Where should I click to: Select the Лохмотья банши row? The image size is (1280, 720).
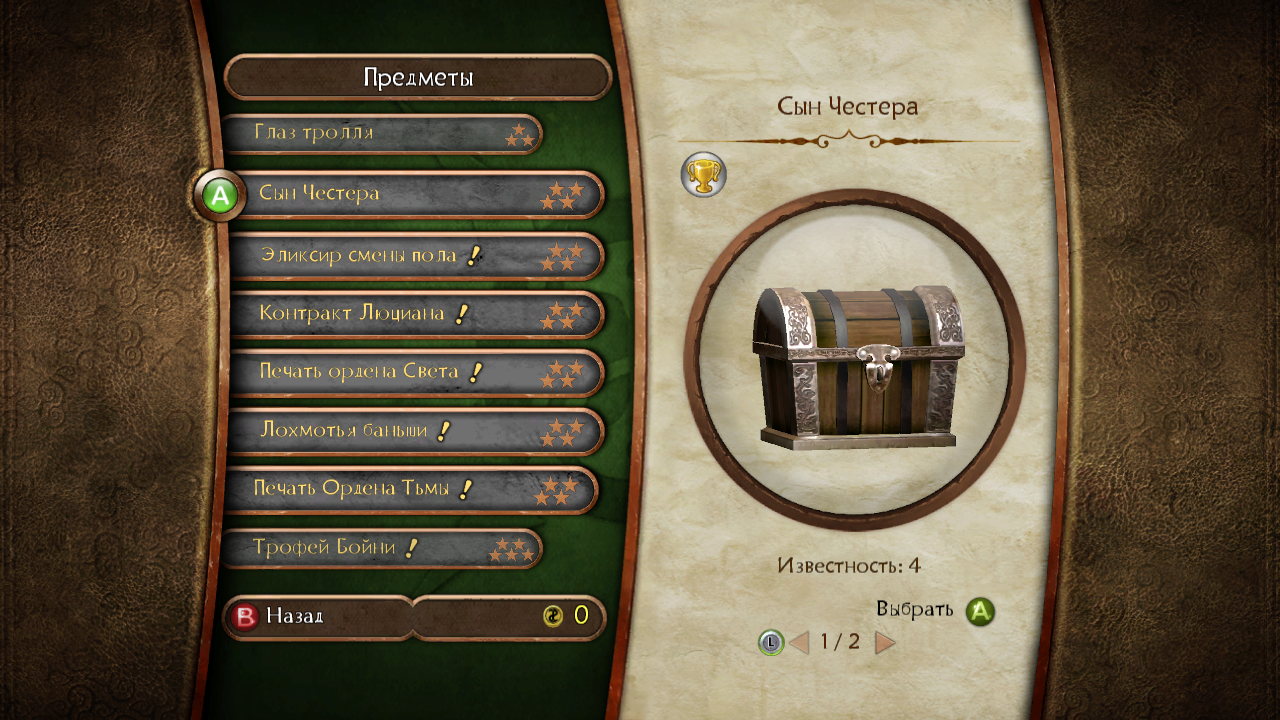coord(415,432)
